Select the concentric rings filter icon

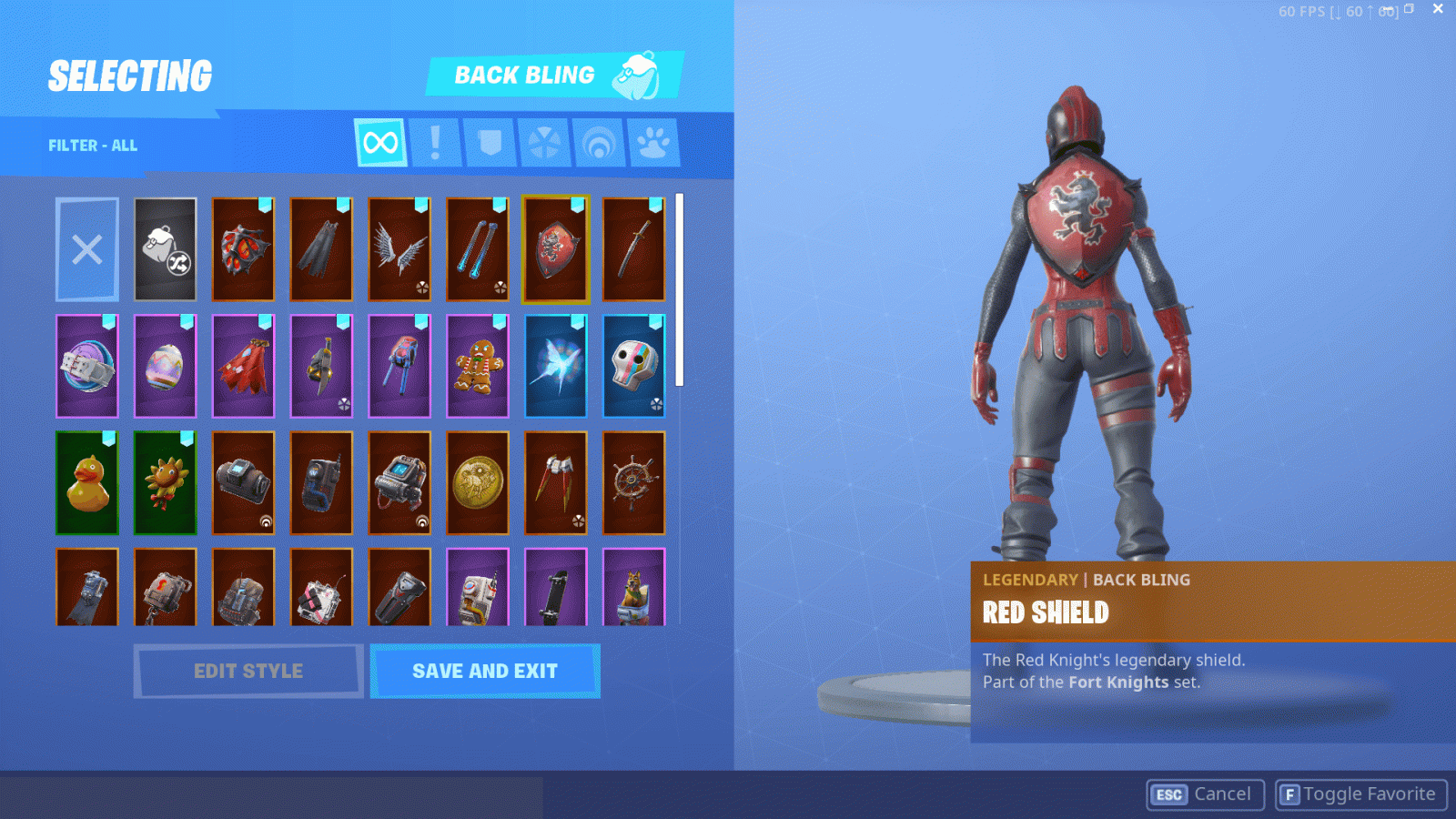click(599, 142)
